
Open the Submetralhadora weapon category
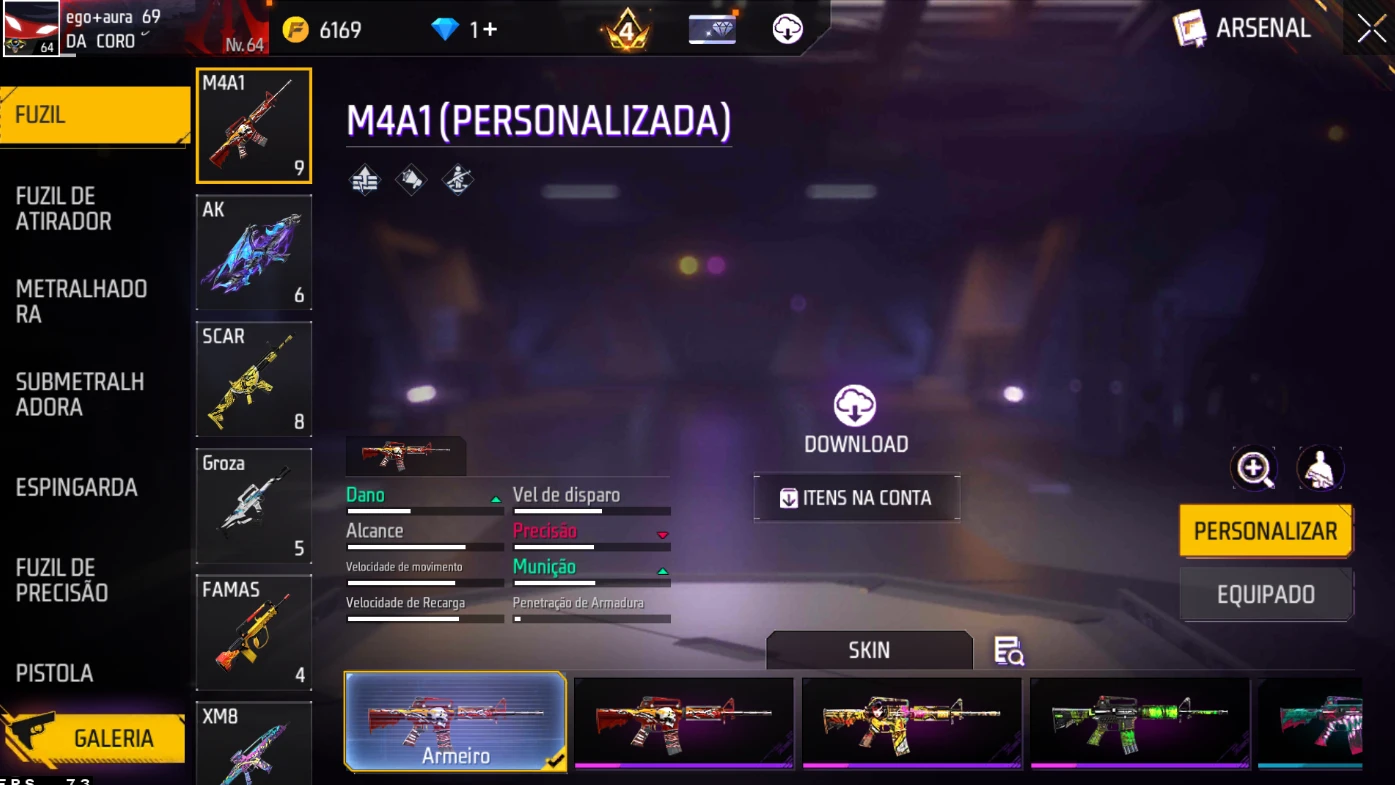tap(80, 394)
